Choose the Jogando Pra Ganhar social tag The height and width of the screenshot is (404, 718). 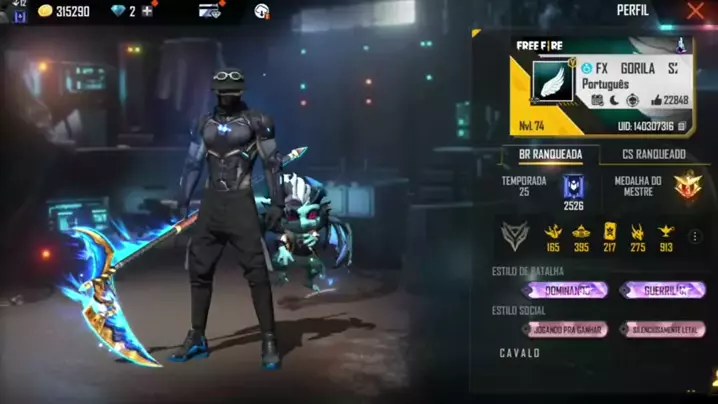coord(565,329)
